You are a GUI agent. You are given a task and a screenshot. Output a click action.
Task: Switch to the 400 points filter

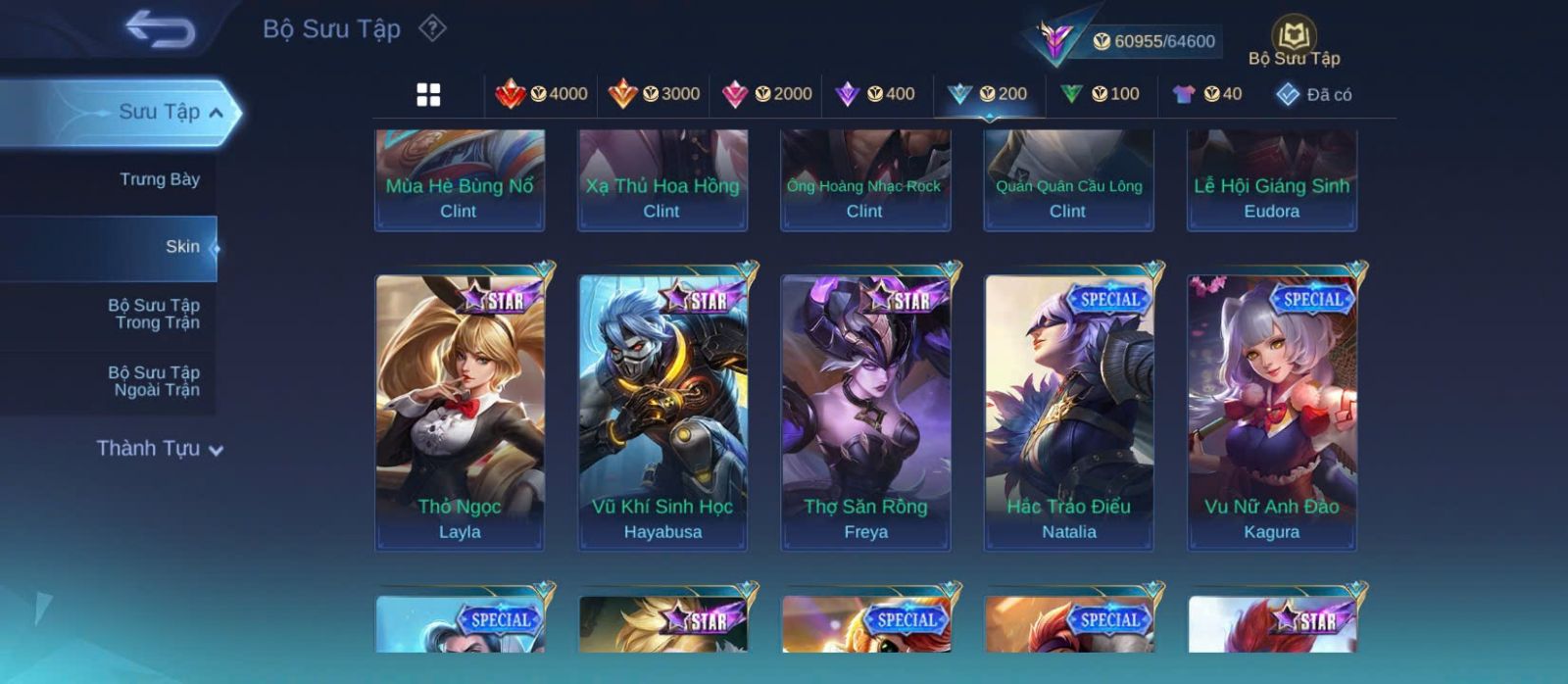(875, 94)
